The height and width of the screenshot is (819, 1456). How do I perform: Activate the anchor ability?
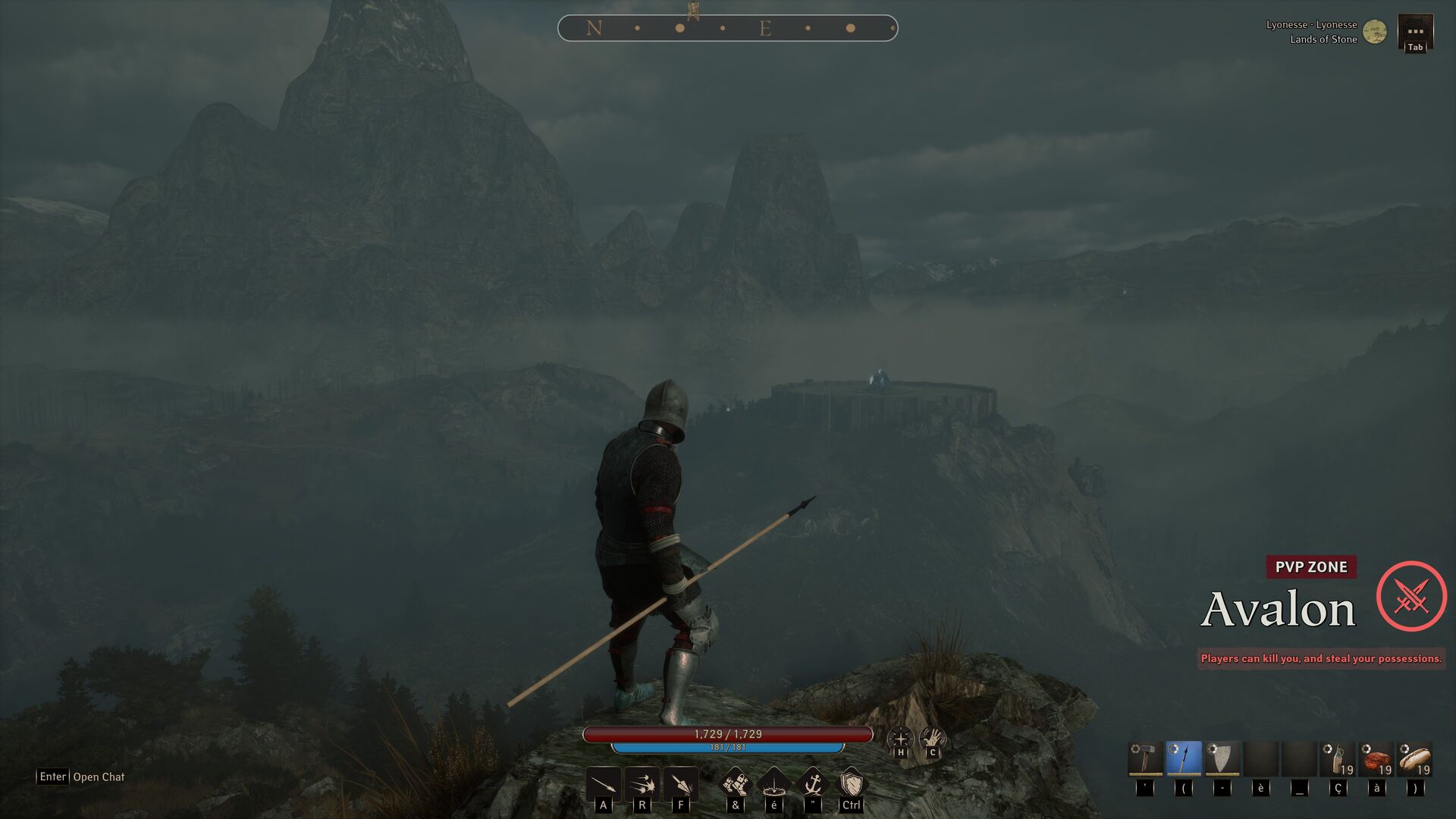pyautogui.click(x=812, y=783)
